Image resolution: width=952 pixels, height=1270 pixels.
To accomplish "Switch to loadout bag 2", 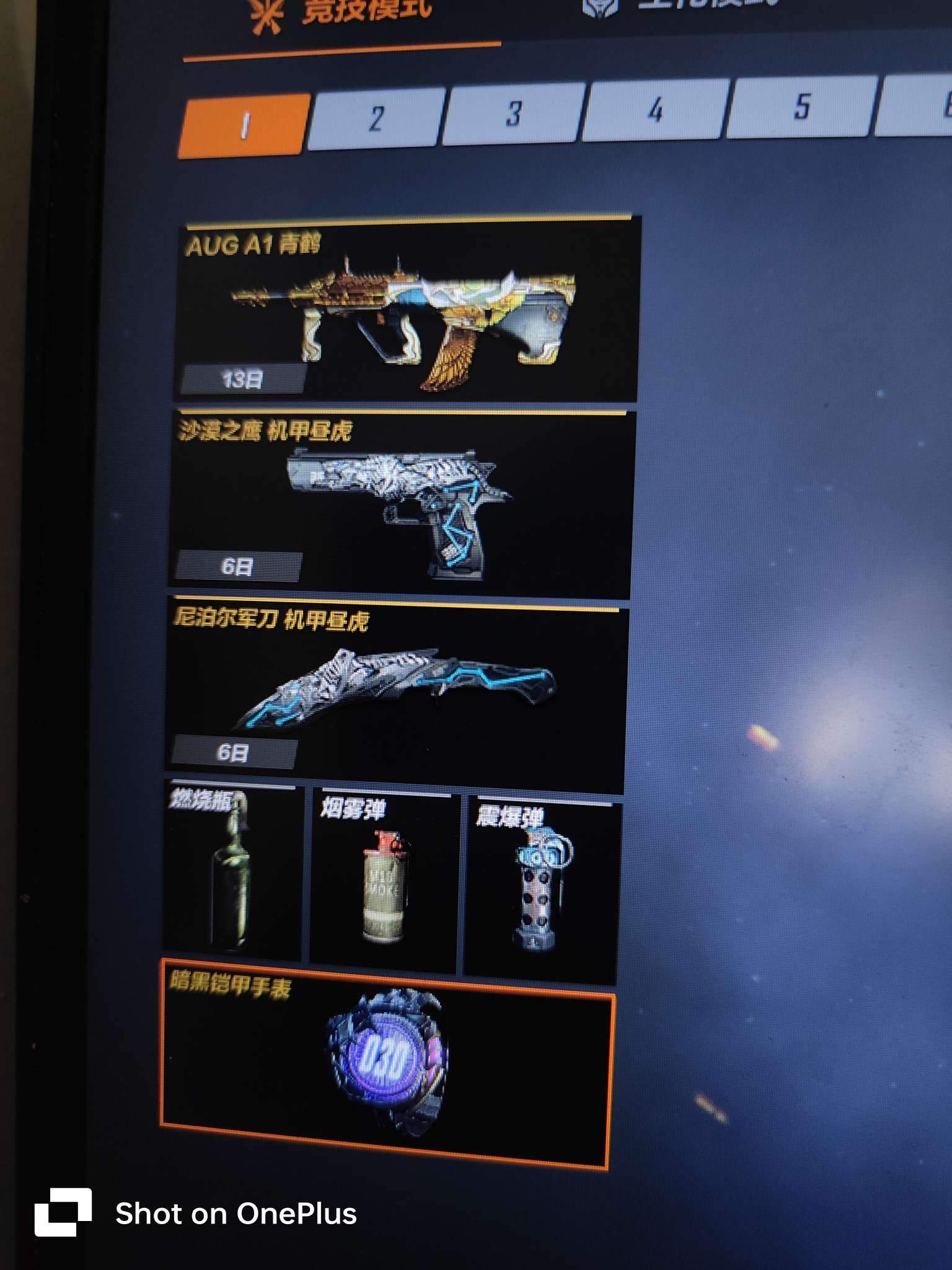I will (376, 118).
